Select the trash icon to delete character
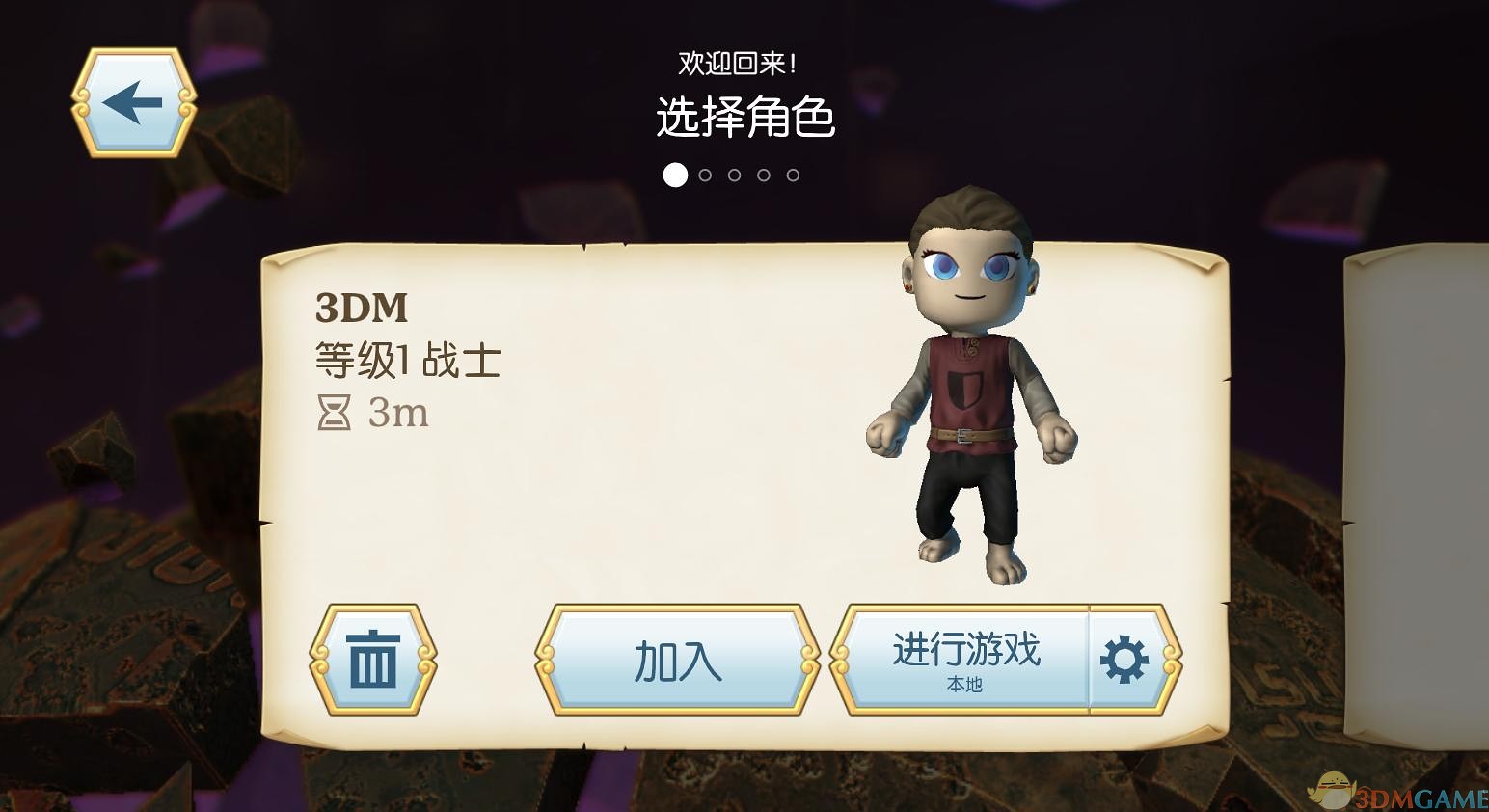 click(375, 660)
